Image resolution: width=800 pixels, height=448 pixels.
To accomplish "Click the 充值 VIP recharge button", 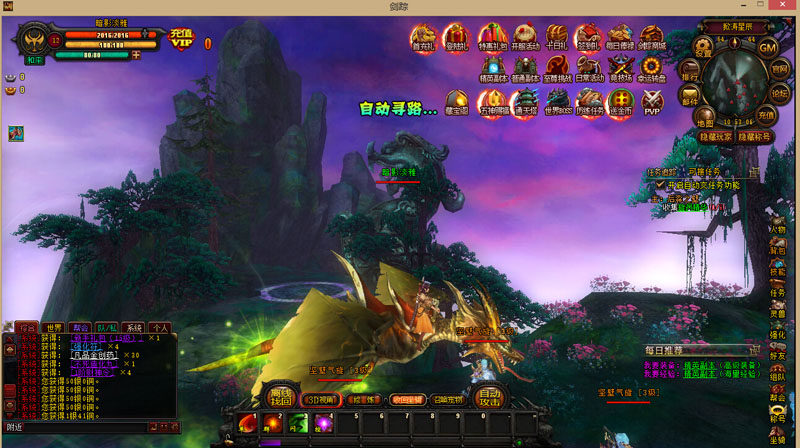I will [x=181, y=39].
